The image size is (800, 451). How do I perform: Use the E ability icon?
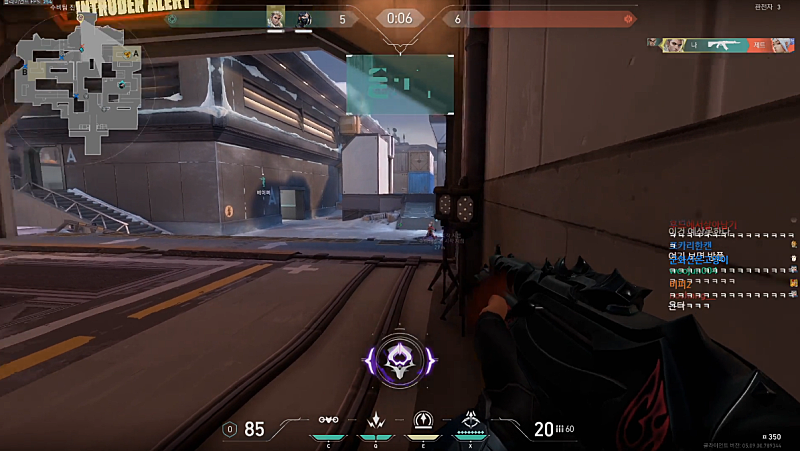[422, 422]
